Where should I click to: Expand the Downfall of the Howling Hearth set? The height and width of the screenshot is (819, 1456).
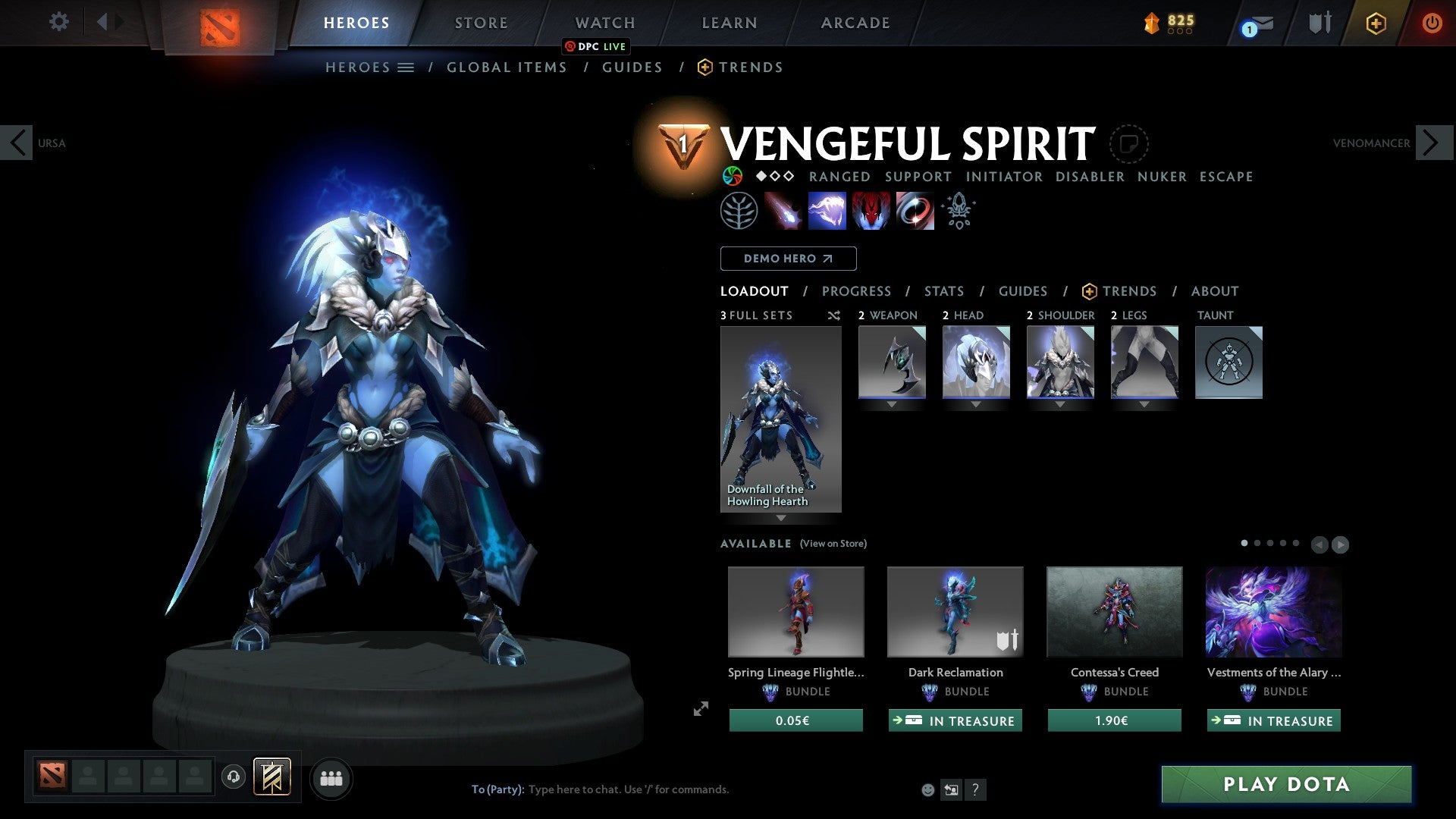[780, 516]
